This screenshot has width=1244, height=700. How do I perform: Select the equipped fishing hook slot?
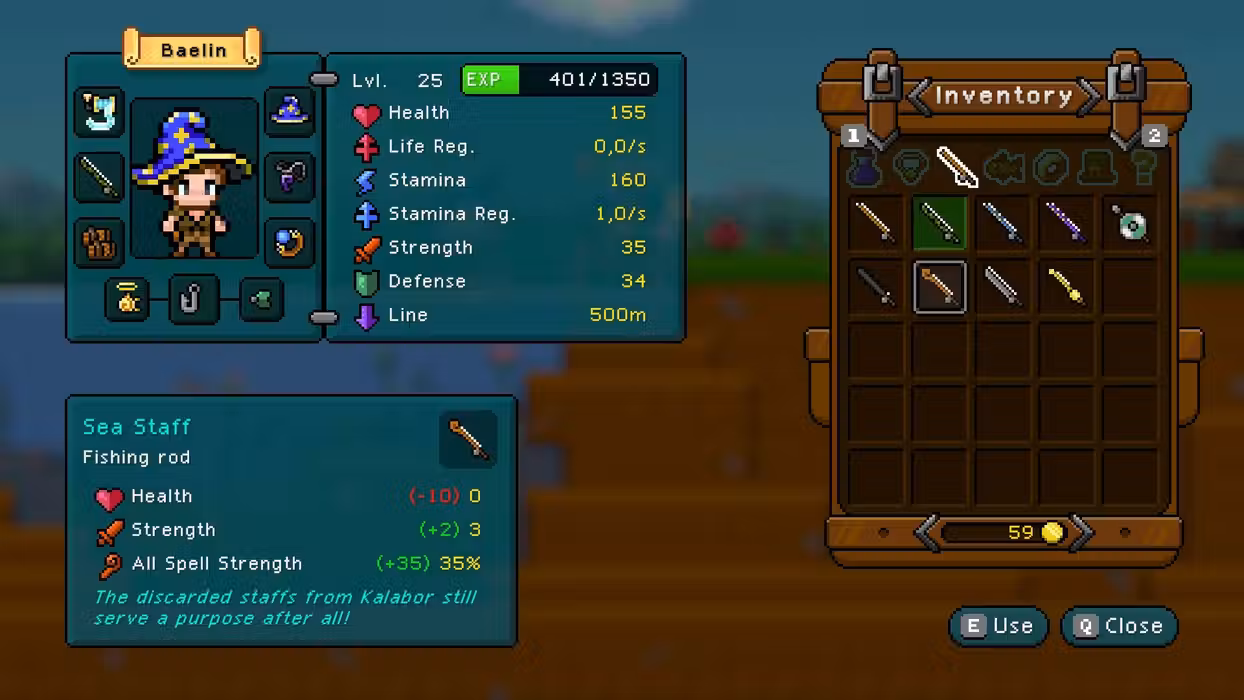[x=194, y=298]
